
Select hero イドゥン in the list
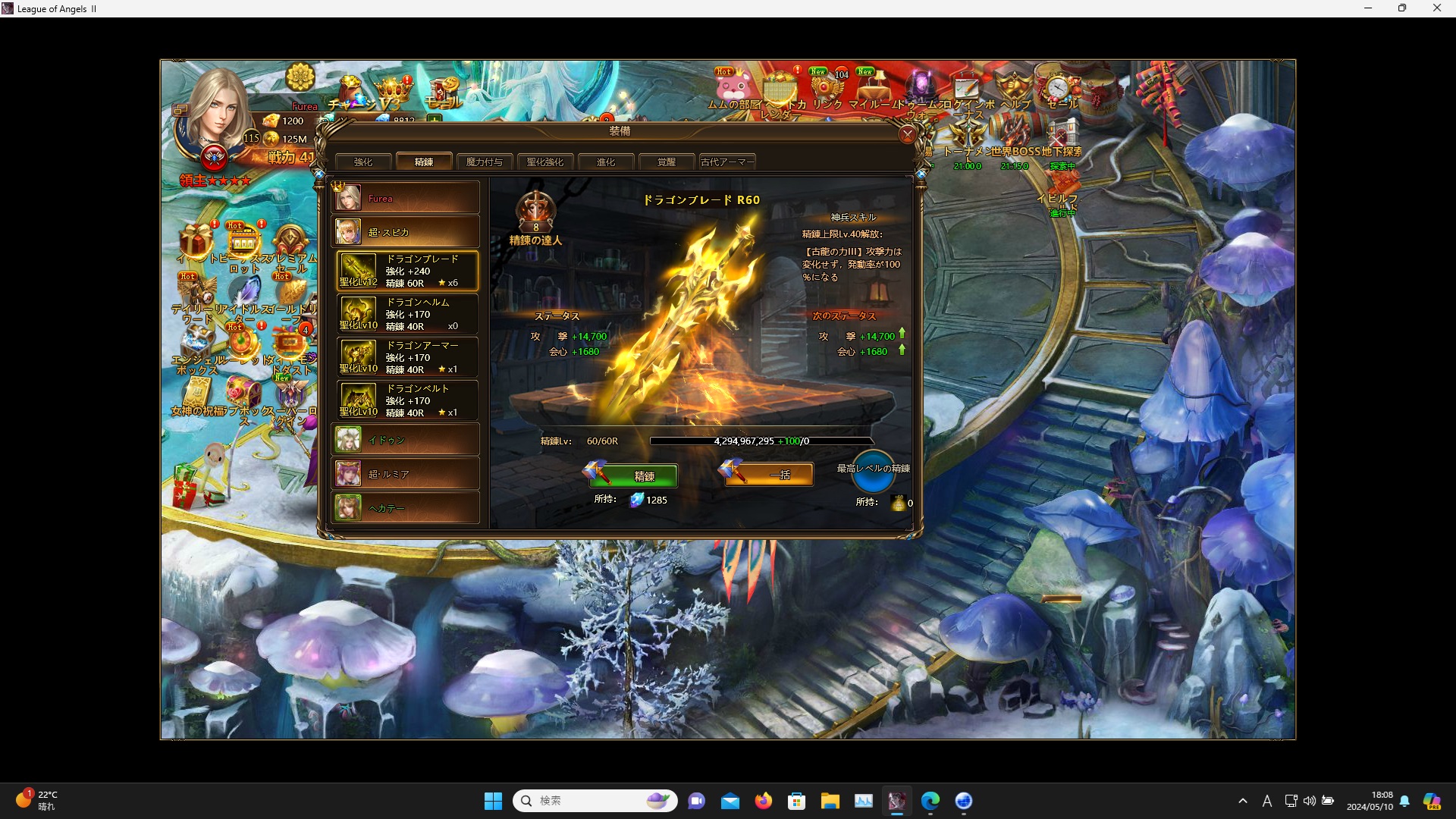click(x=406, y=440)
